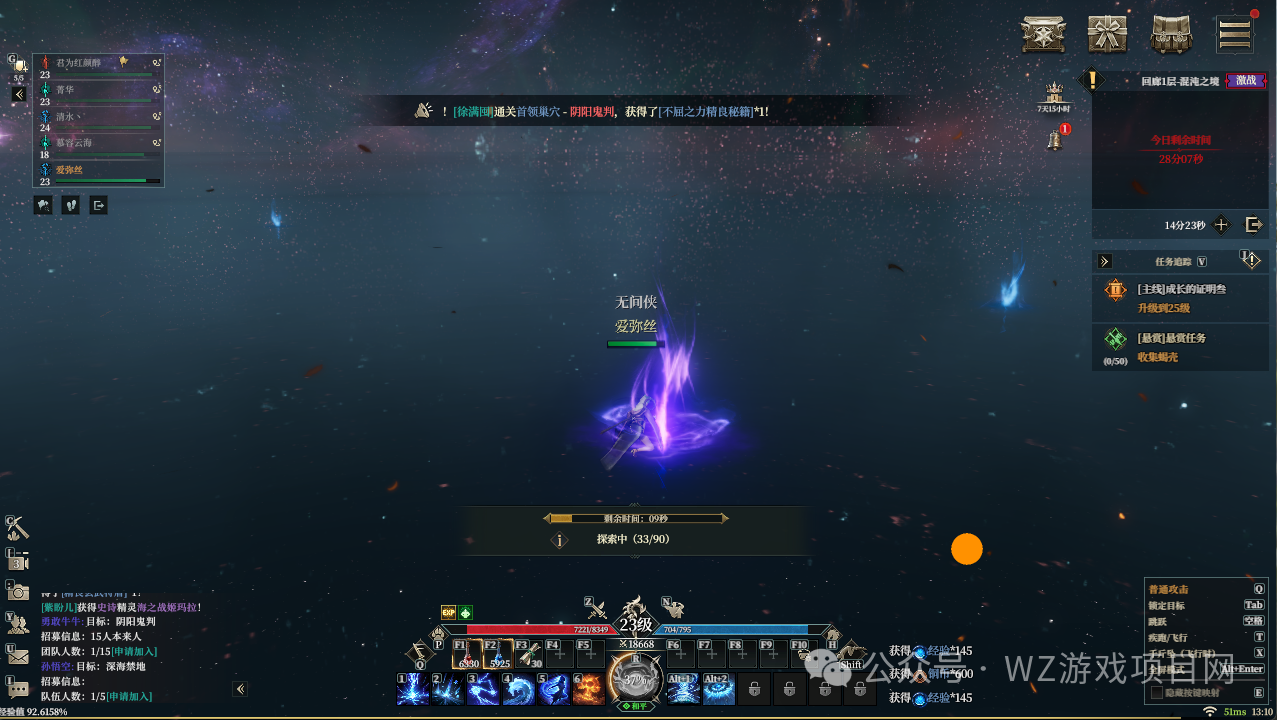Click the bell notification icon
The image size is (1277, 720).
(1054, 141)
